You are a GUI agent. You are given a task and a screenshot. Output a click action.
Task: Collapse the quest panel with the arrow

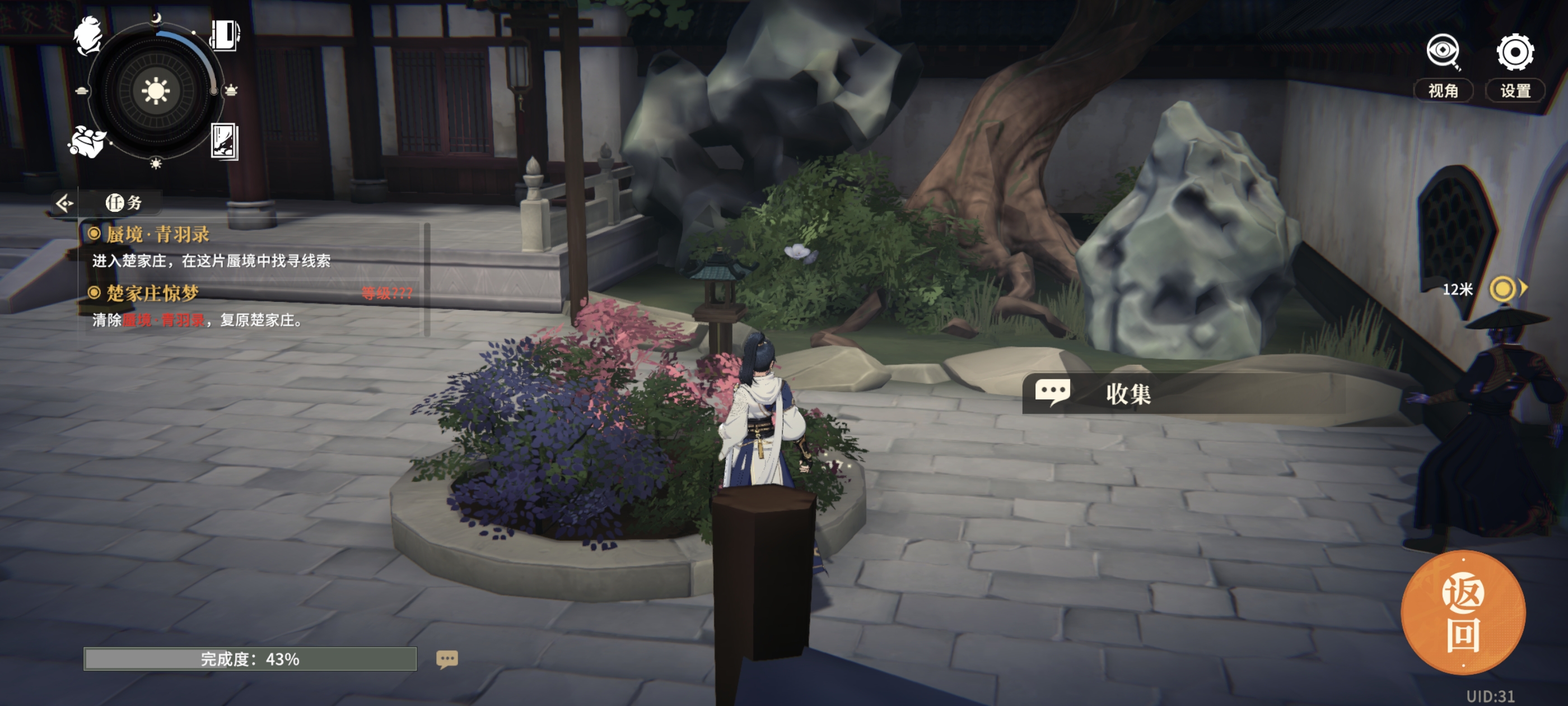point(64,202)
